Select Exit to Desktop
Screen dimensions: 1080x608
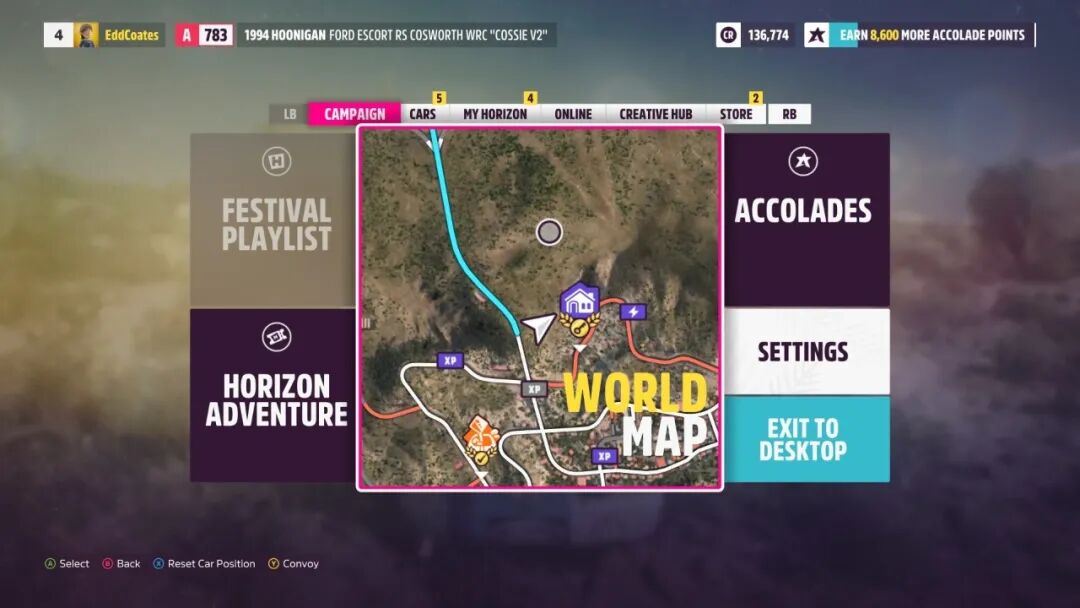(x=804, y=439)
